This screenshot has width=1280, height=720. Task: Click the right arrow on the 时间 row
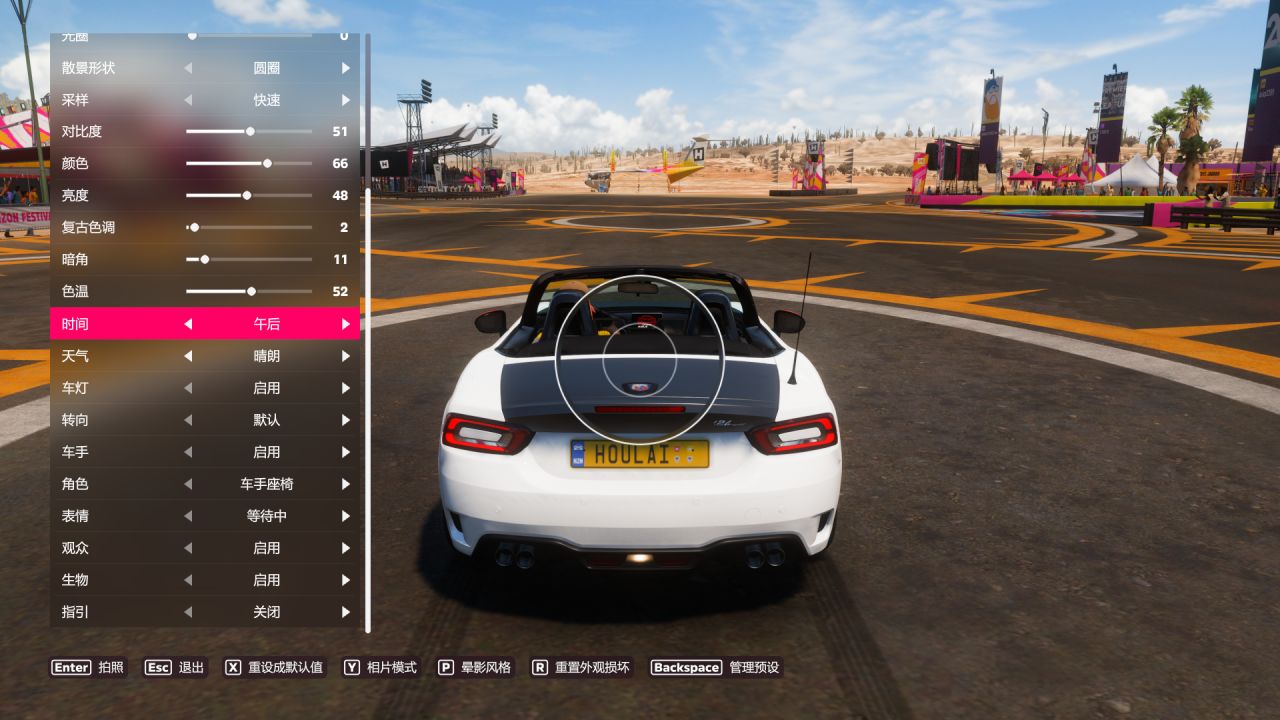[346, 324]
